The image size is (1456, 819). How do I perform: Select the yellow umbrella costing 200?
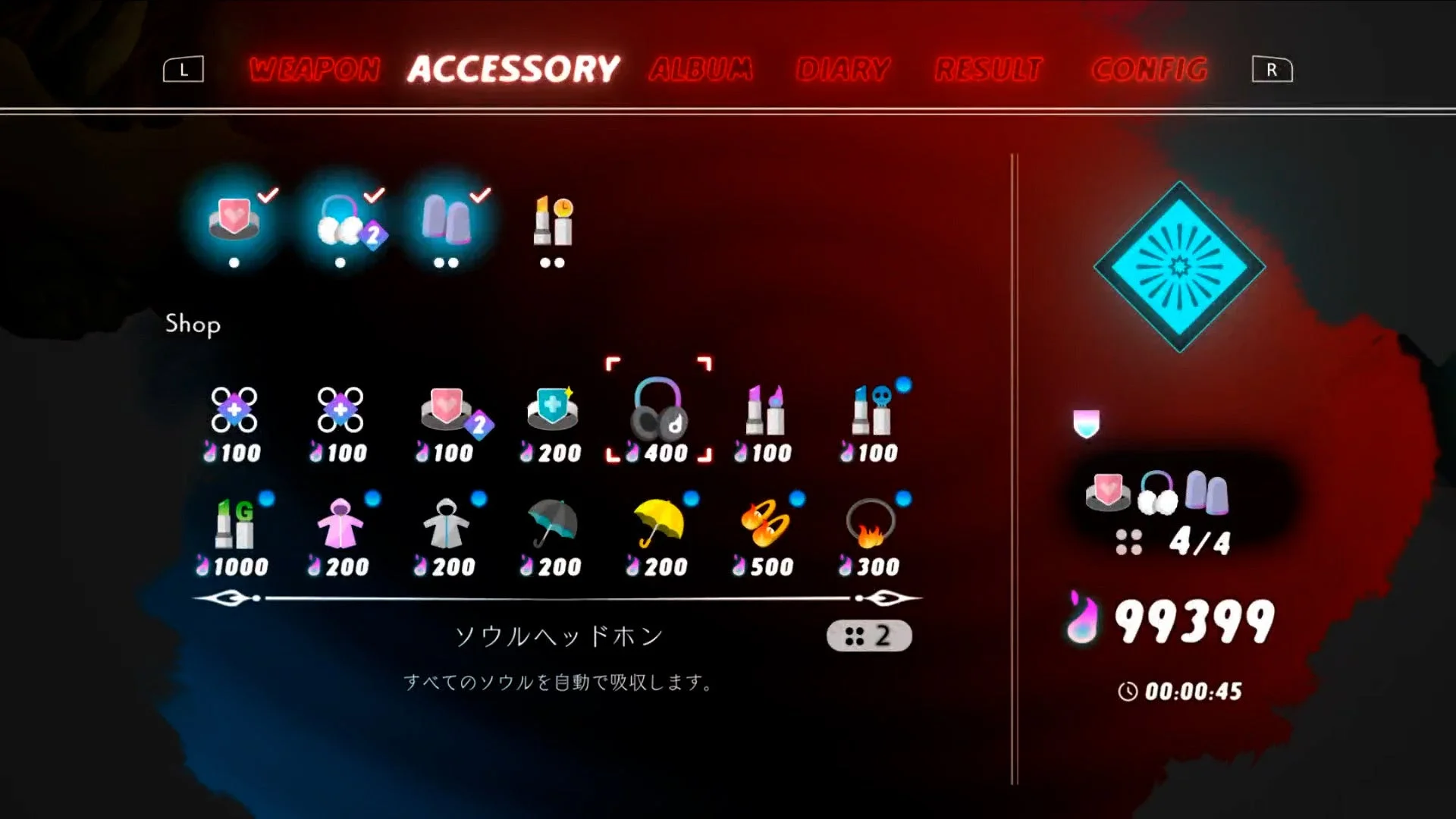click(x=657, y=527)
